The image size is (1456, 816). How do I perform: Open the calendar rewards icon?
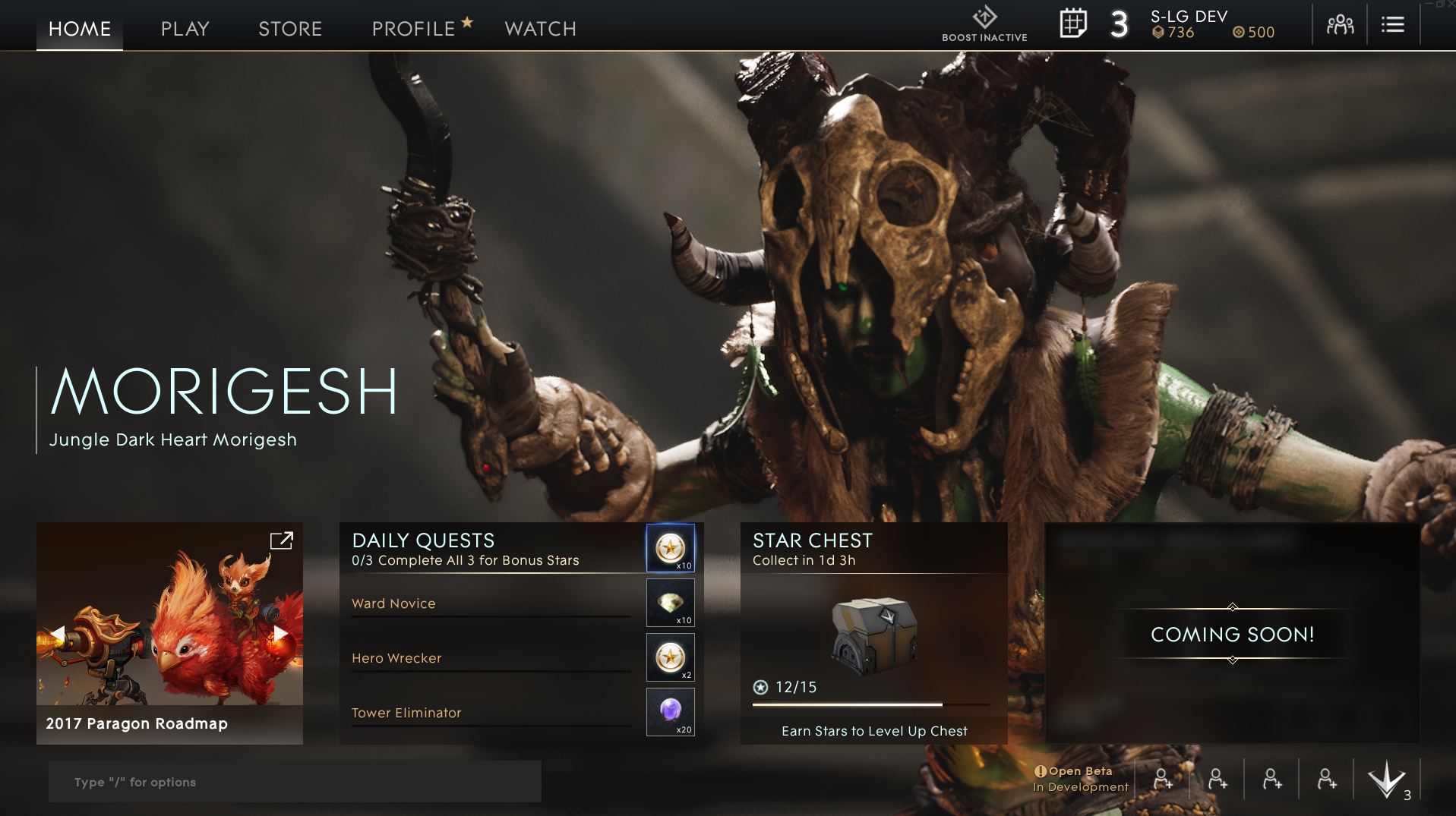(x=1073, y=24)
